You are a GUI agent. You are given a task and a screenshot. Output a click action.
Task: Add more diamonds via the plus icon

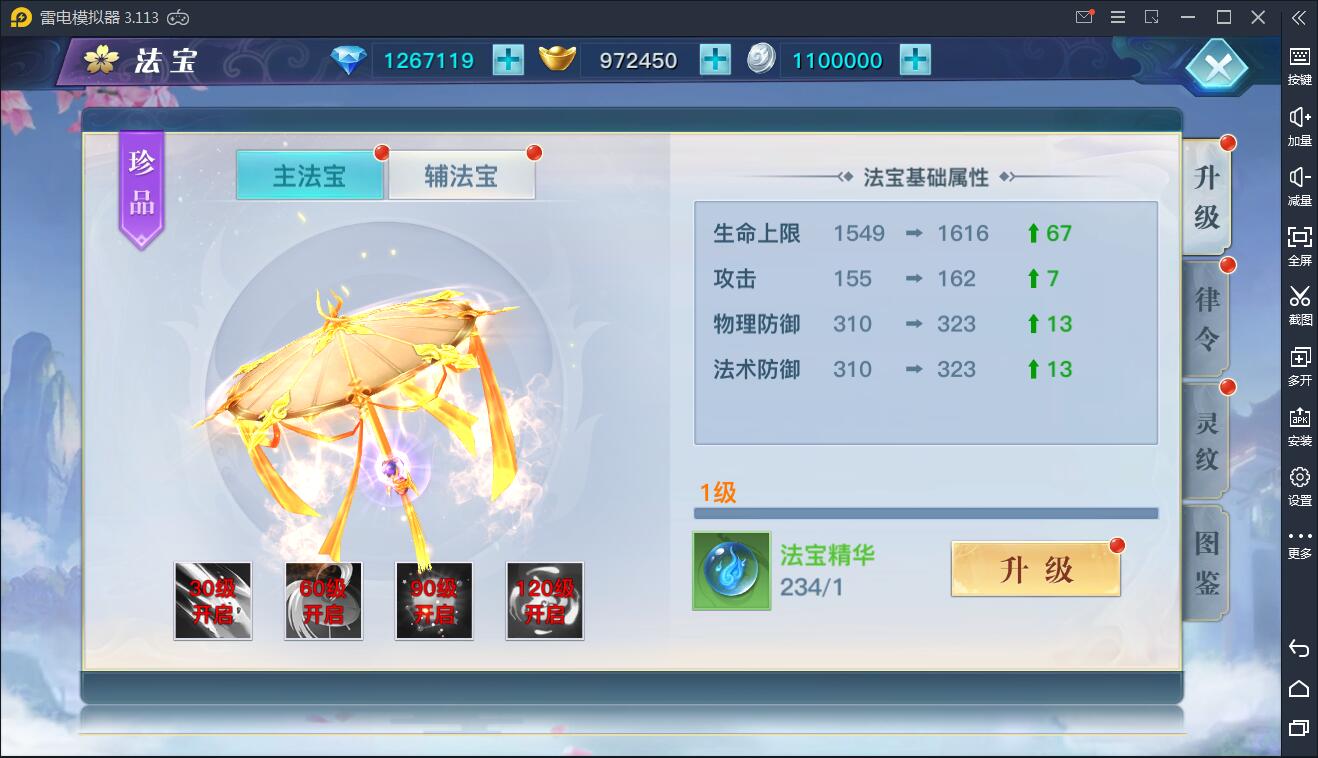tap(507, 60)
